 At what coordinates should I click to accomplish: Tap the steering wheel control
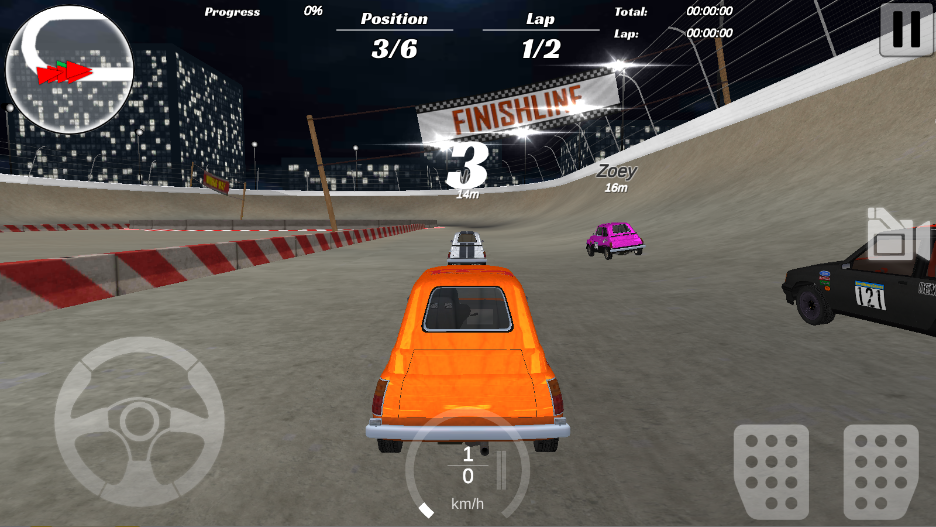tap(139, 420)
